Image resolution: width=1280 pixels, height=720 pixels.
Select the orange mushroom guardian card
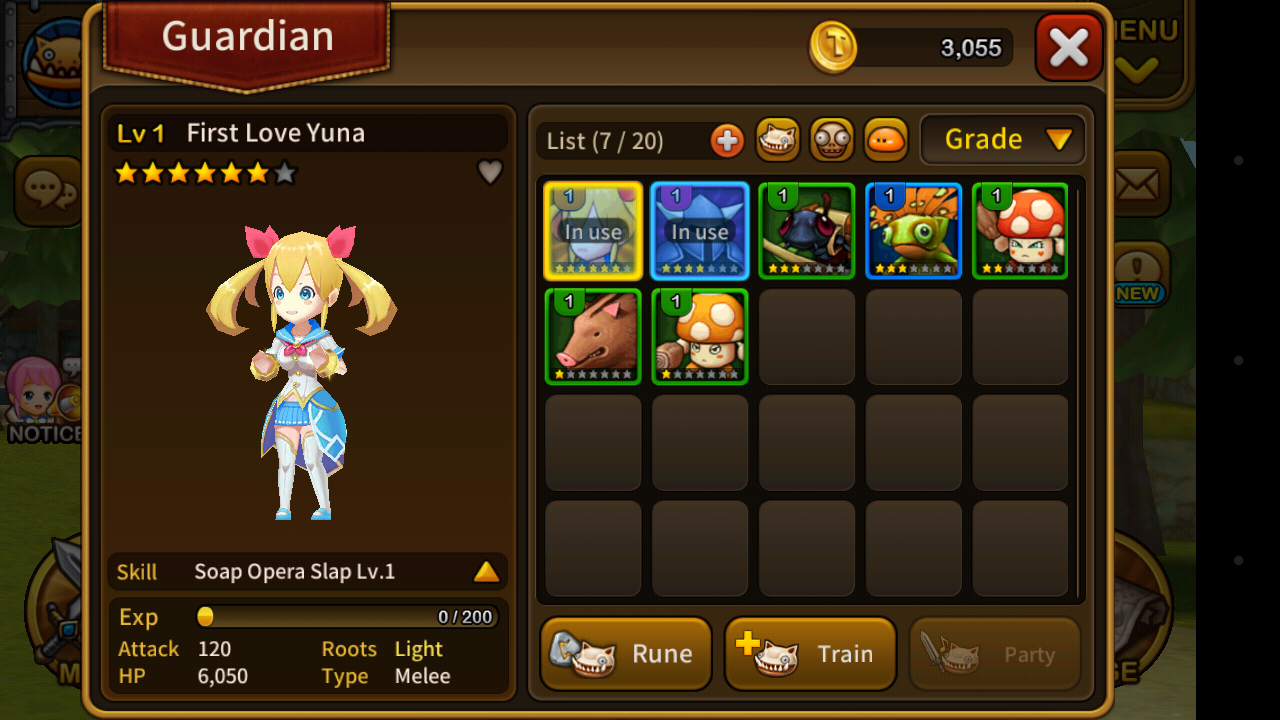coord(700,337)
